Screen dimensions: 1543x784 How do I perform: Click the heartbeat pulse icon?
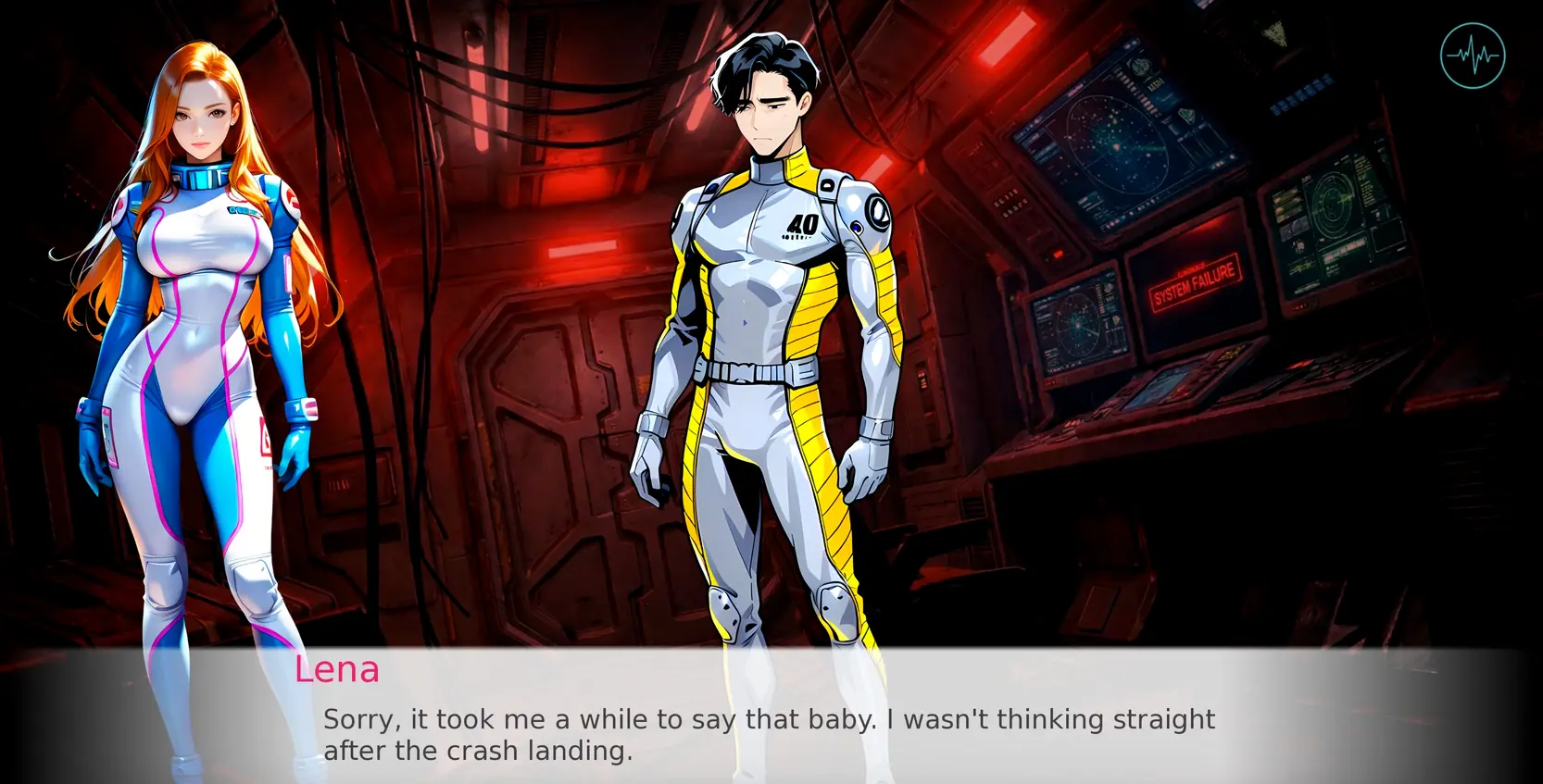coord(1473,56)
